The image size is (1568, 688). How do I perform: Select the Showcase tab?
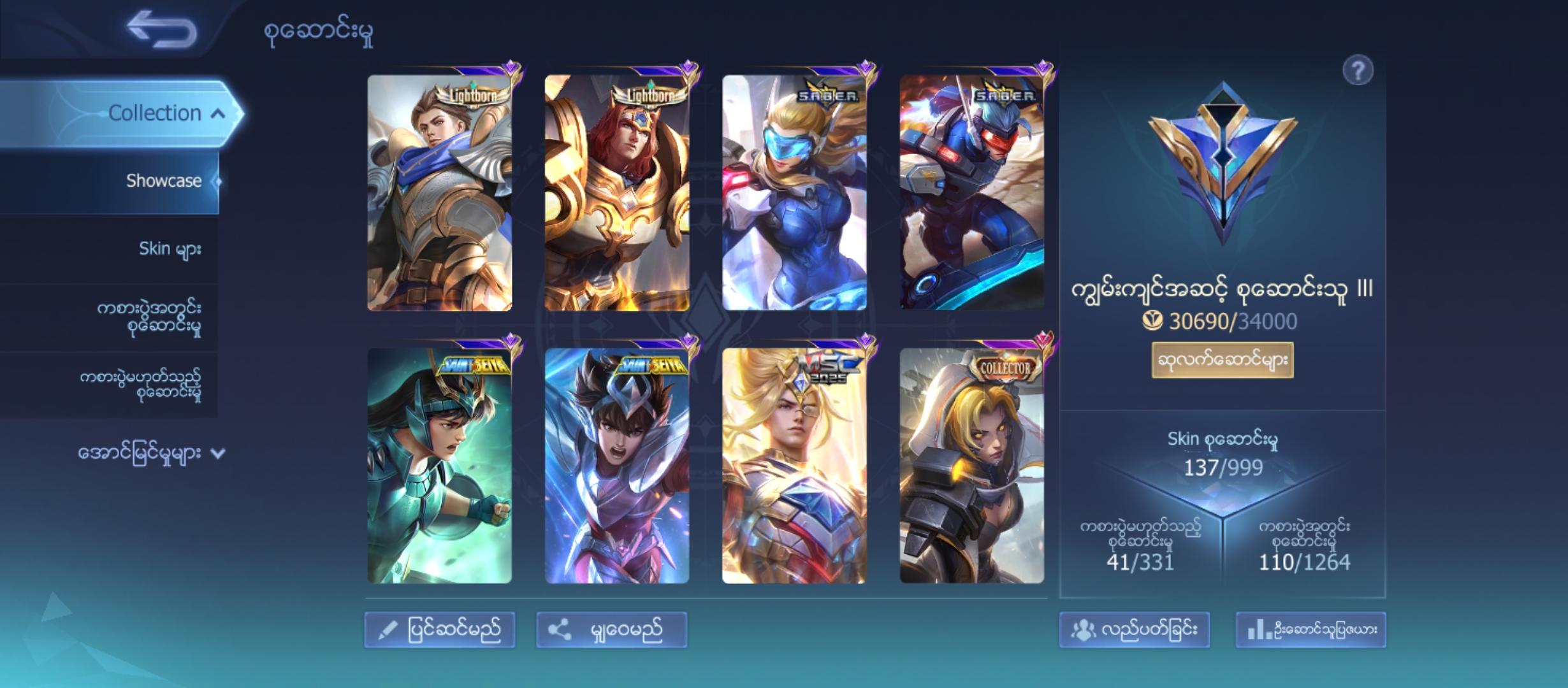[x=163, y=181]
